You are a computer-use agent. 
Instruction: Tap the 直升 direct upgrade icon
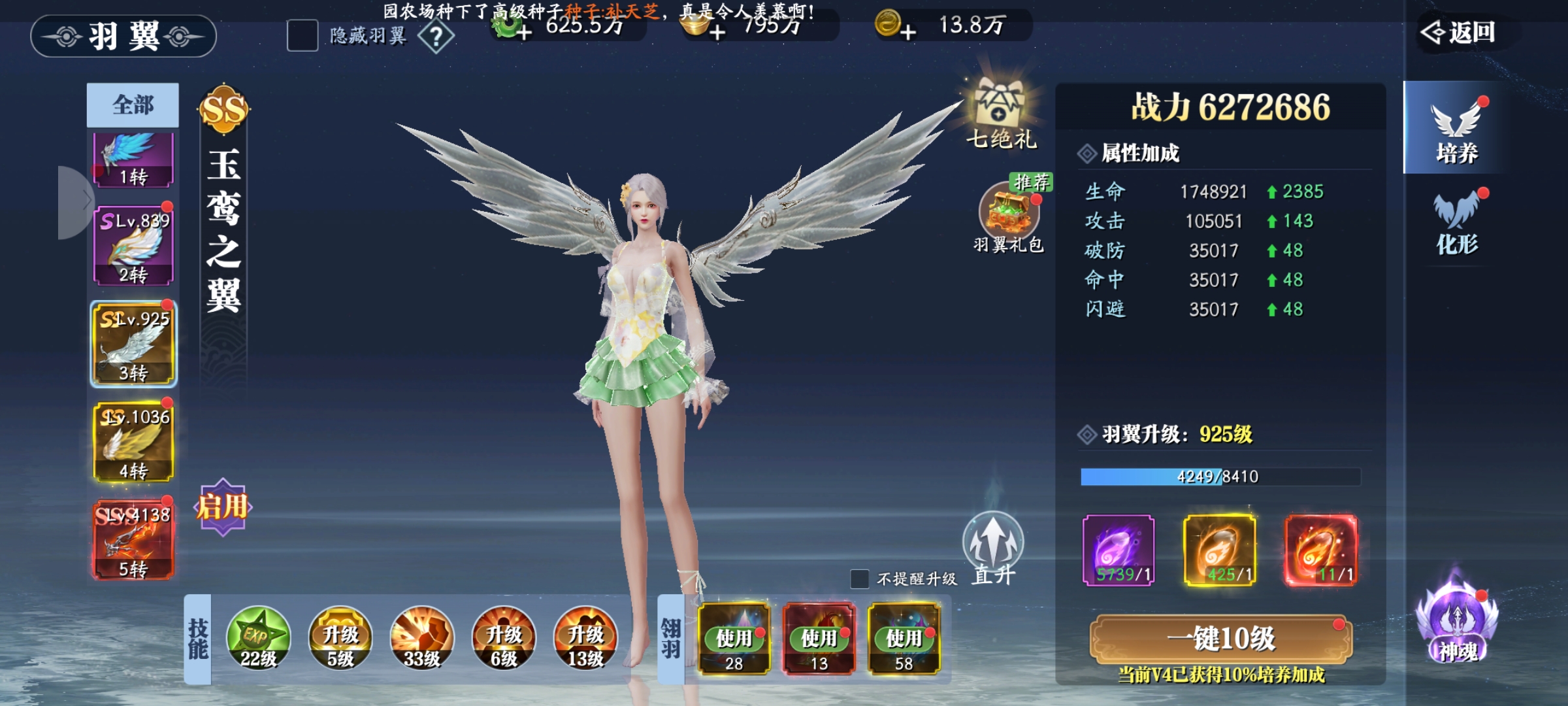(x=993, y=546)
